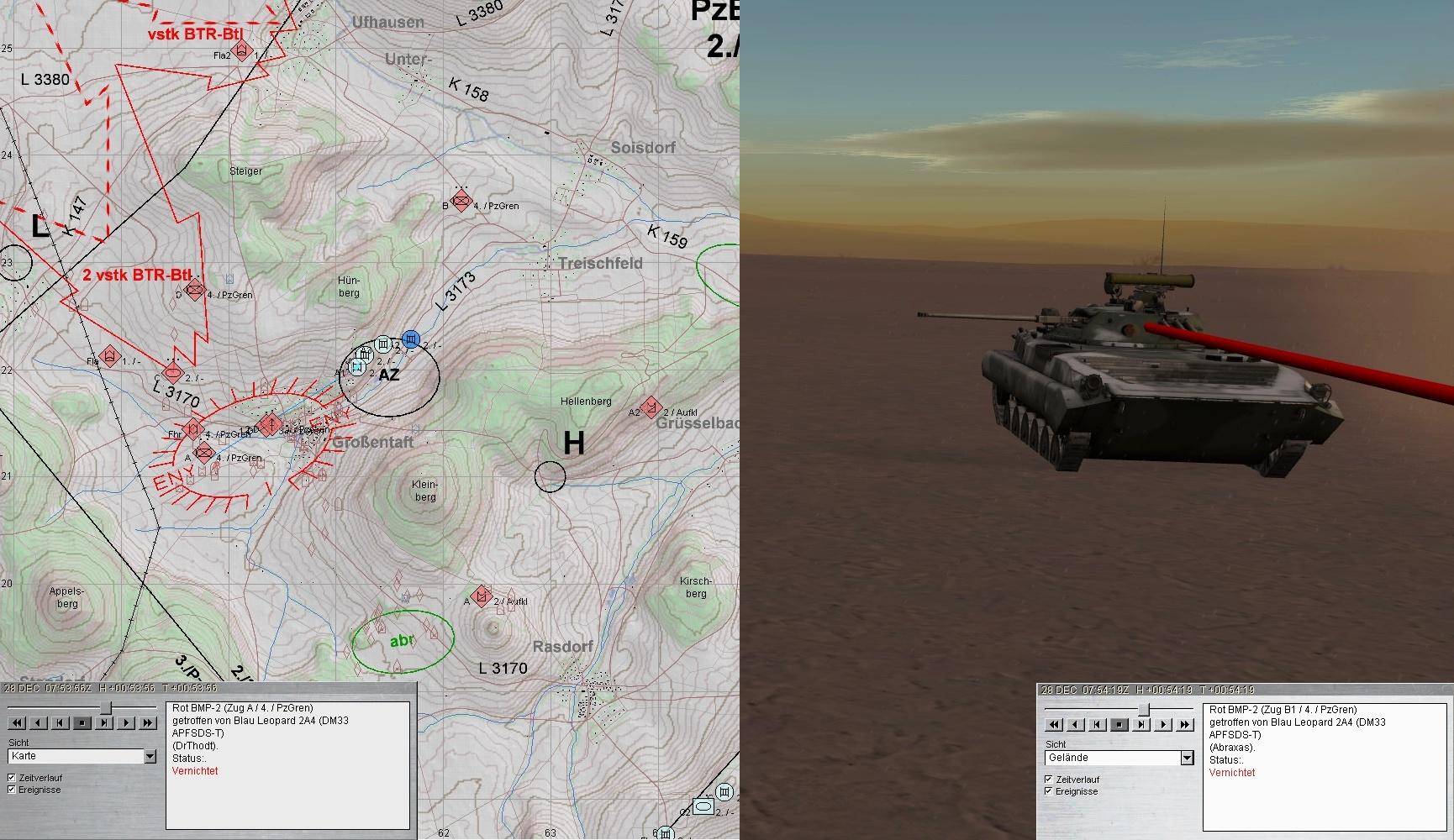Toggle Zeitverlauf checkbox in the Gelände panel
The image size is (1454, 840).
point(1049,780)
